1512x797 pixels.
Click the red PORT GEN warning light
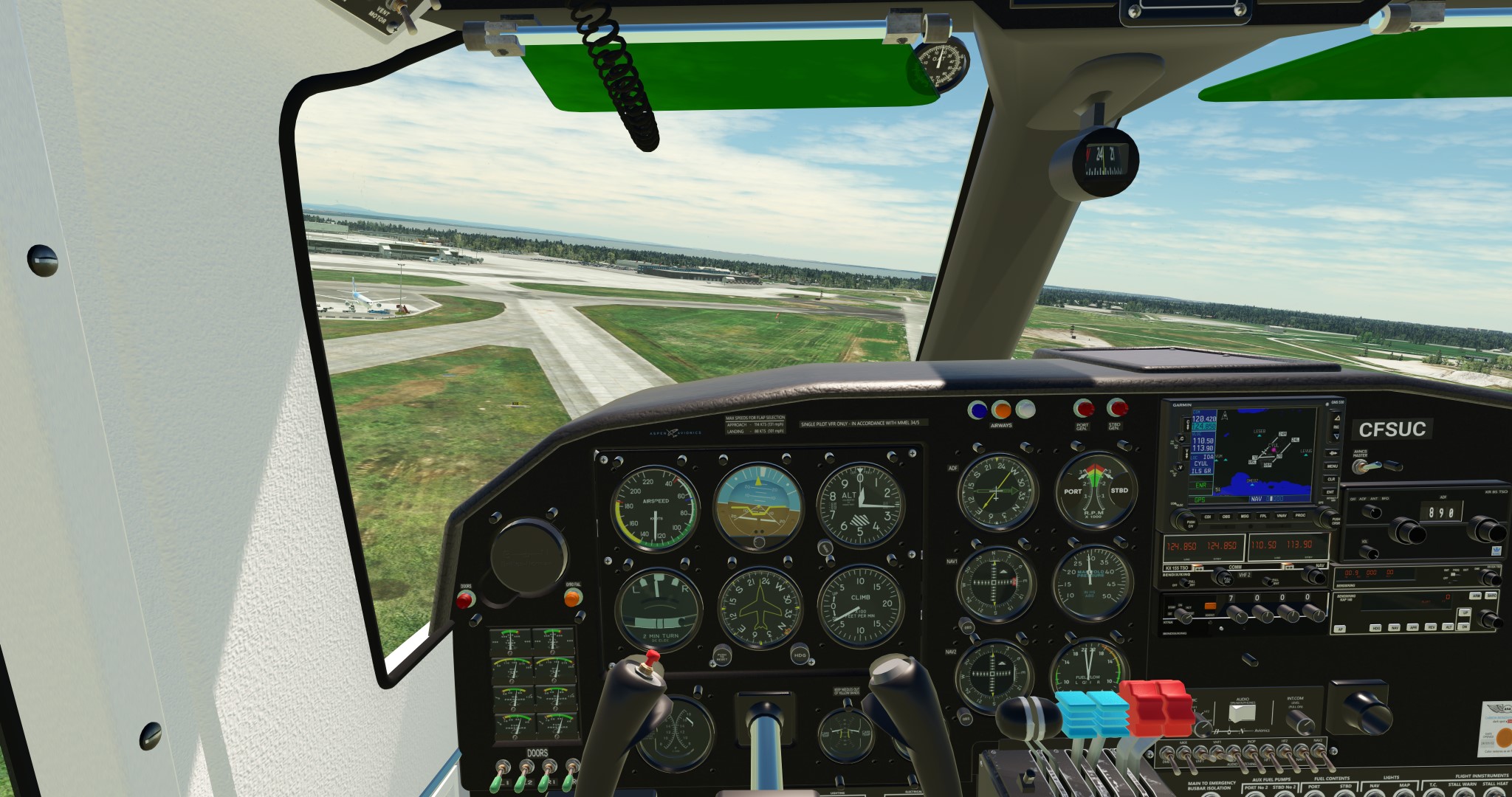coord(1083,408)
